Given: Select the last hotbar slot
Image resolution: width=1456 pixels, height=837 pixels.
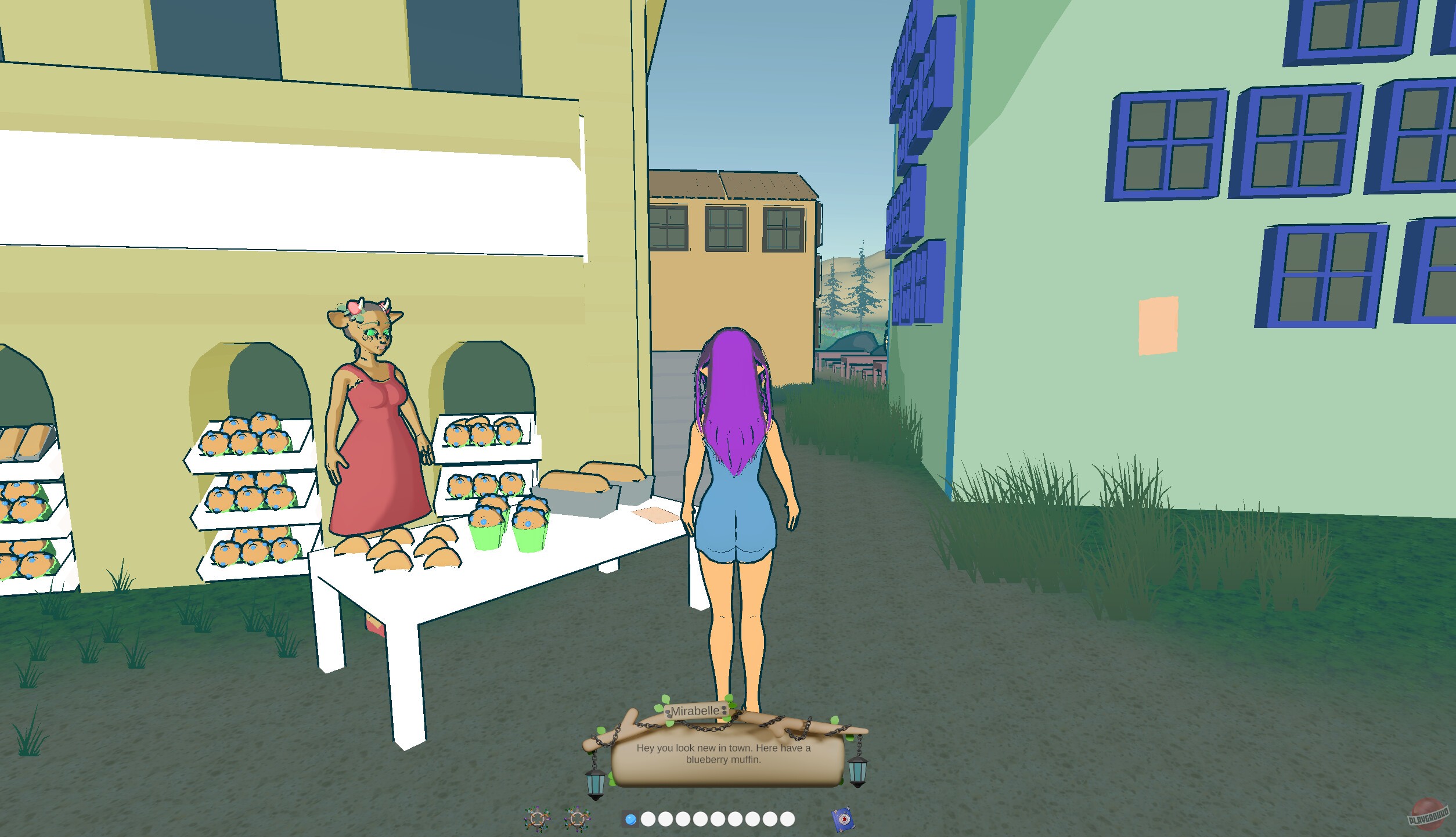Looking at the screenshot, I should pos(787,820).
